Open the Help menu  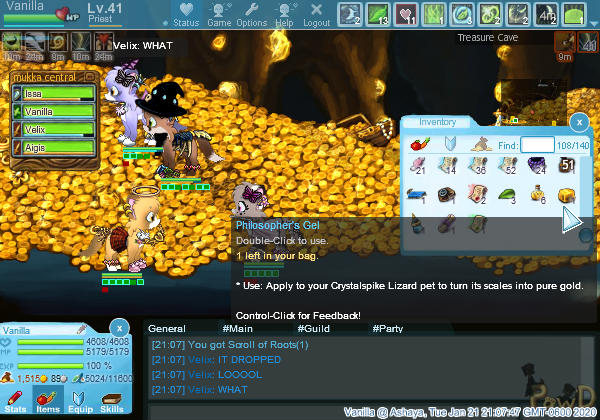click(x=284, y=14)
